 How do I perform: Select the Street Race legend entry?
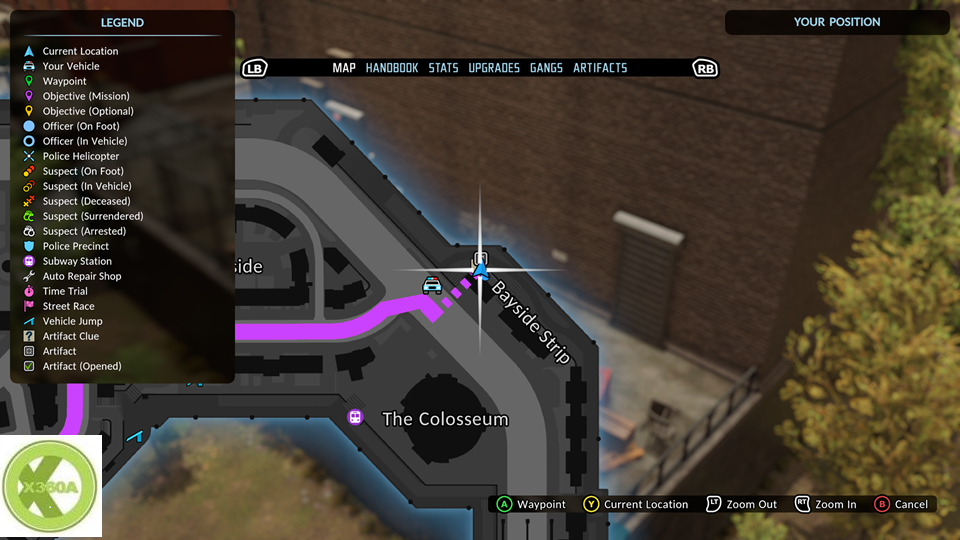click(x=68, y=306)
